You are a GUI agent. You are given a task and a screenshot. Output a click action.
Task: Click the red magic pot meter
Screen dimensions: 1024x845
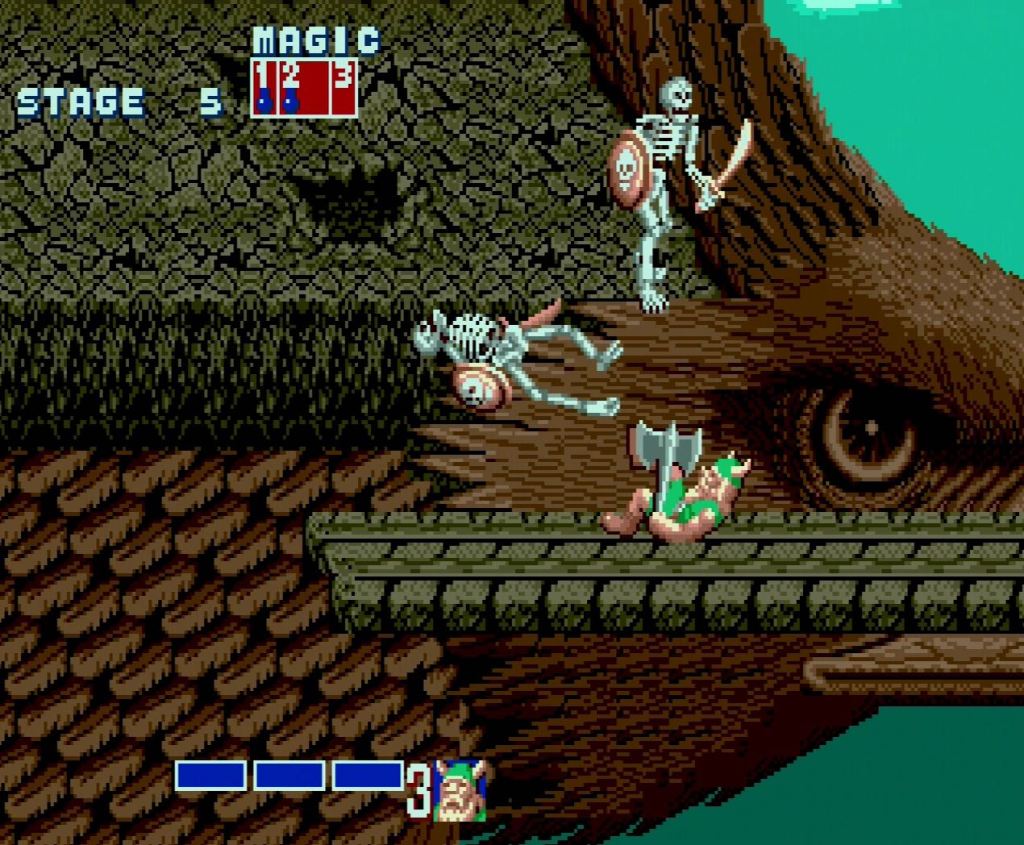point(304,88)
